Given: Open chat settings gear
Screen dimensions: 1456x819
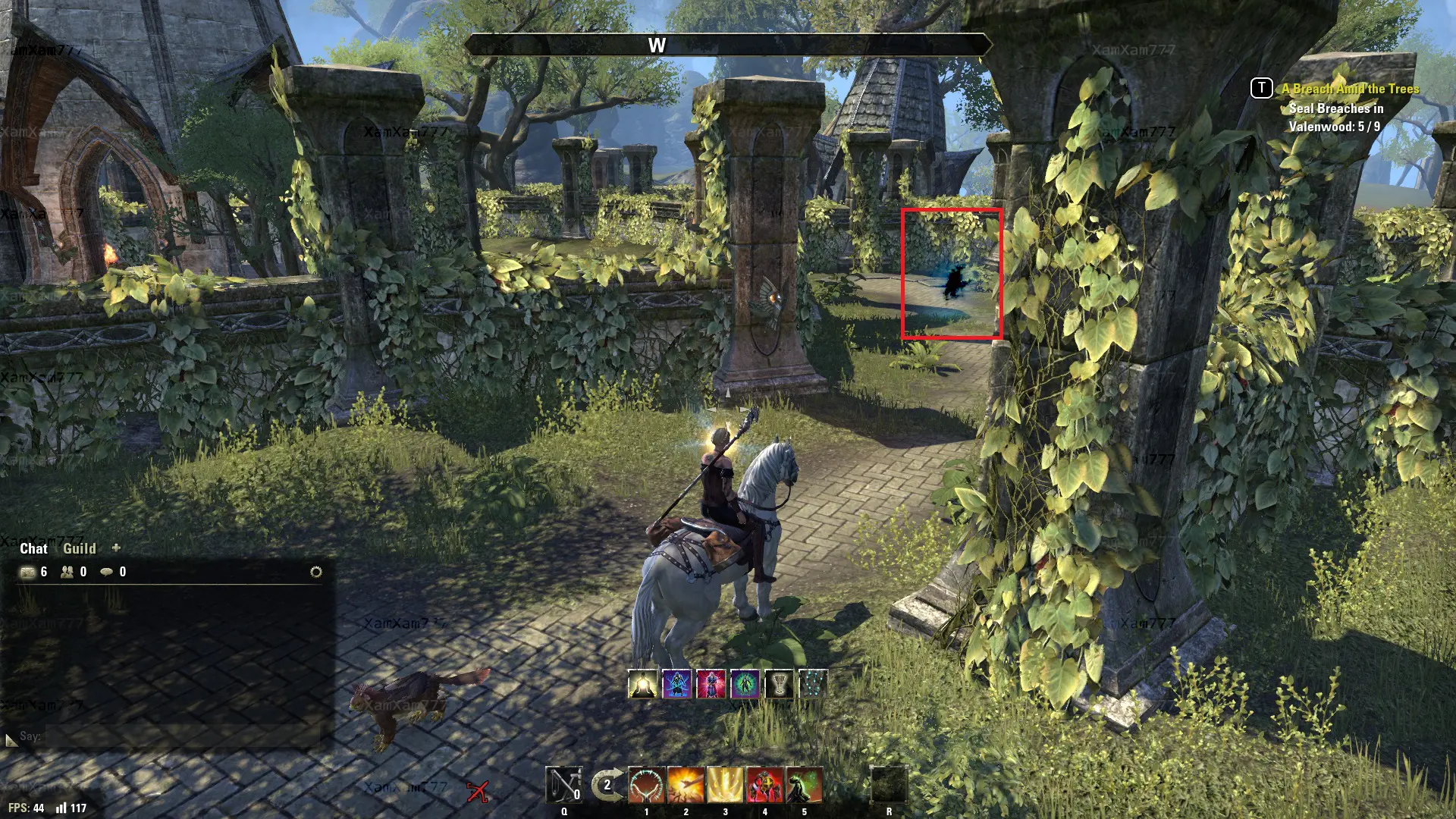Looking at the screenshot, I should tap(316, 572).
